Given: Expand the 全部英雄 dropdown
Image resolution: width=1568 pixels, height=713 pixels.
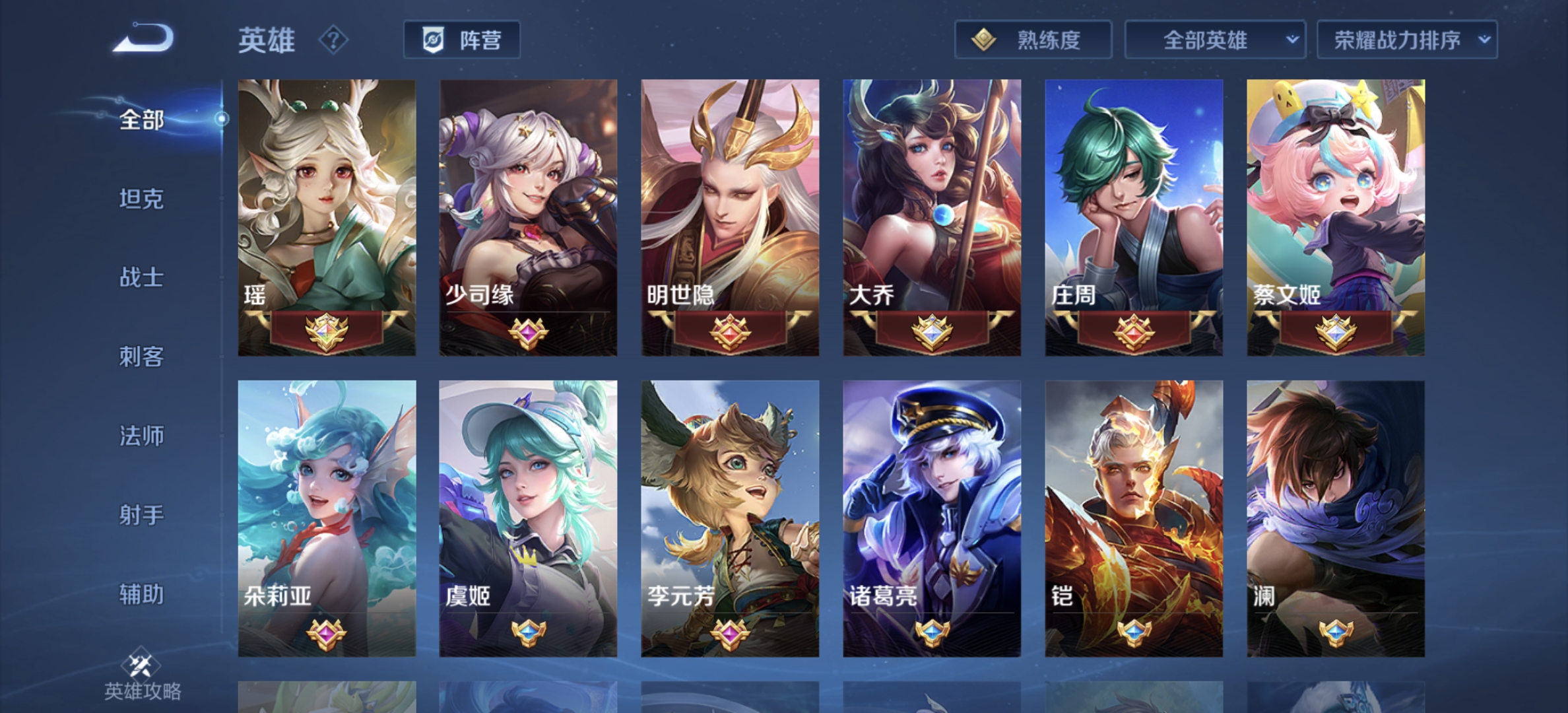Looking at the screenshot, I should (1215, 40).
